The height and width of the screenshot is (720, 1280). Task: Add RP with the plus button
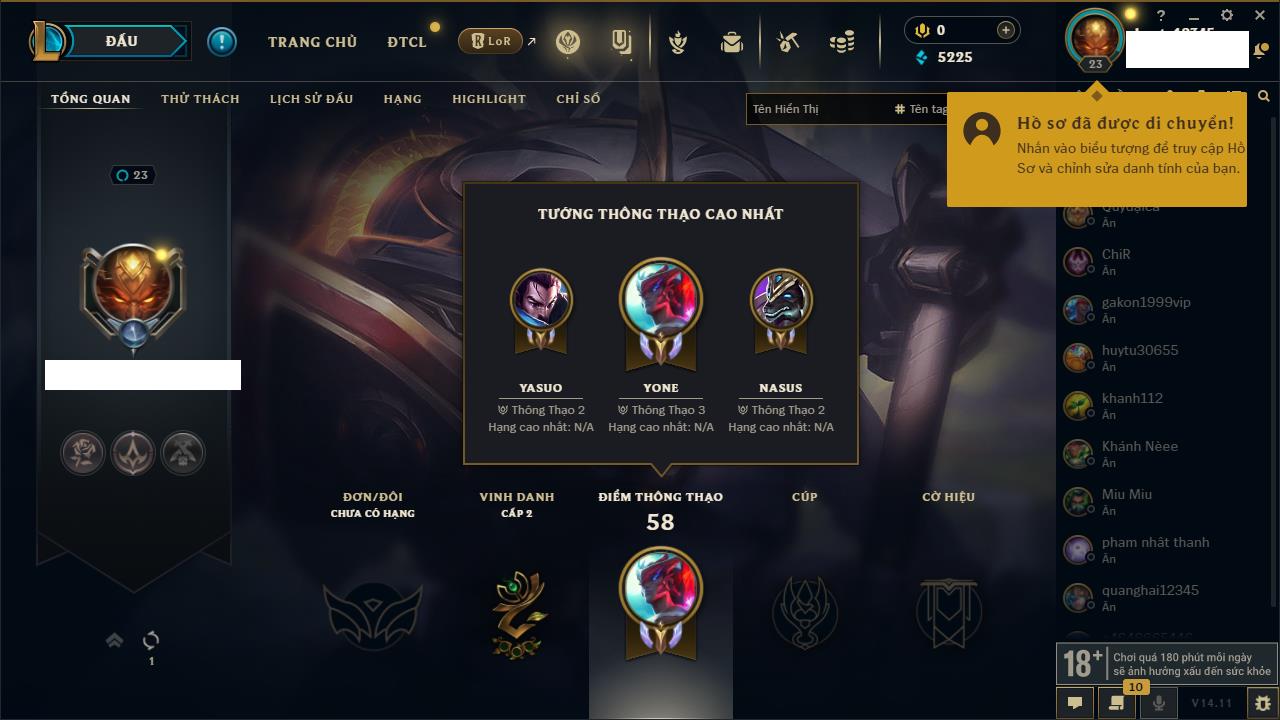pyautogui.click(x=1005, y=30)
